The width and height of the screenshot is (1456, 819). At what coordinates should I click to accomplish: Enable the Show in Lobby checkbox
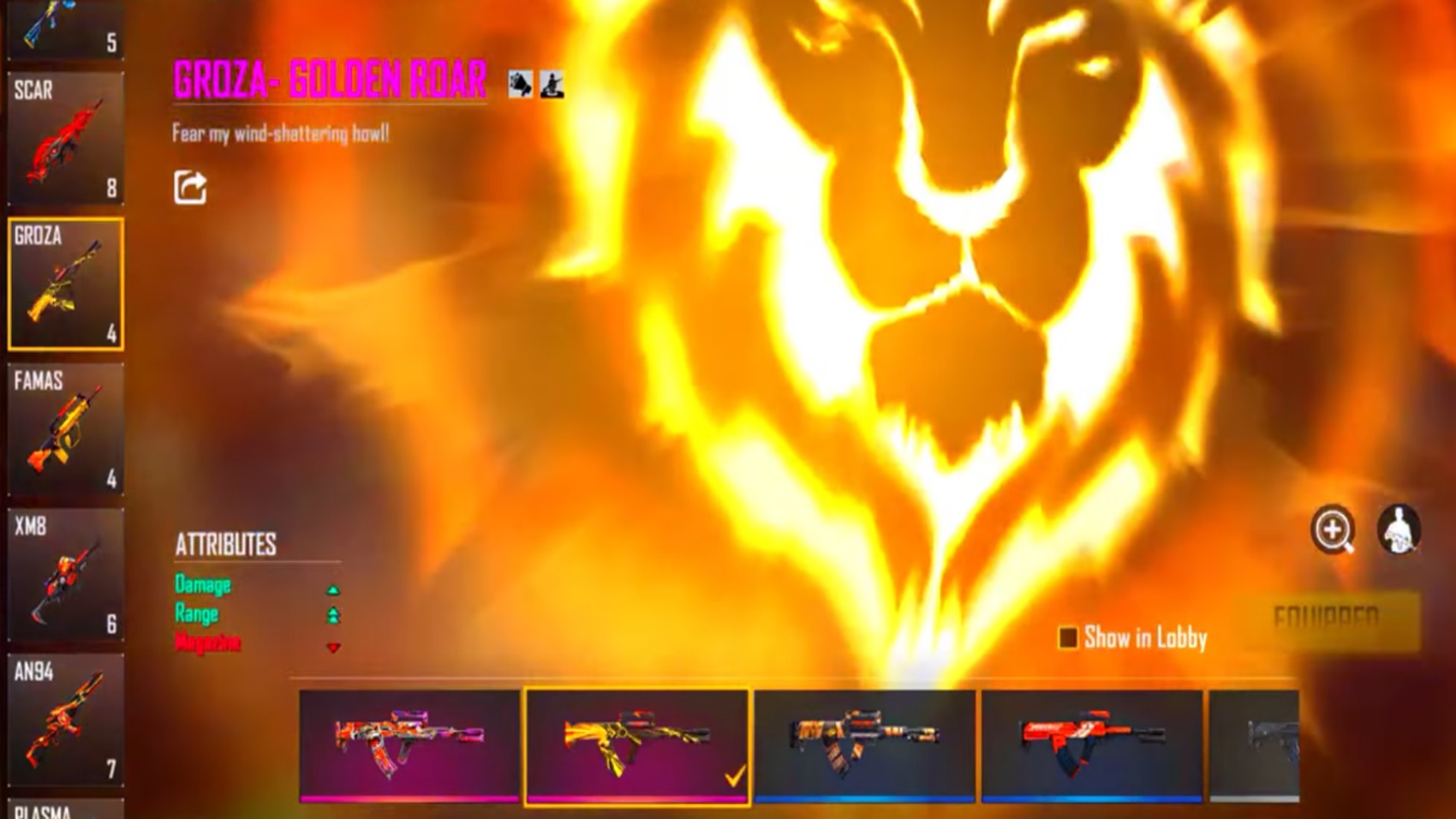pyautogui.click(x=1067, y=637)
